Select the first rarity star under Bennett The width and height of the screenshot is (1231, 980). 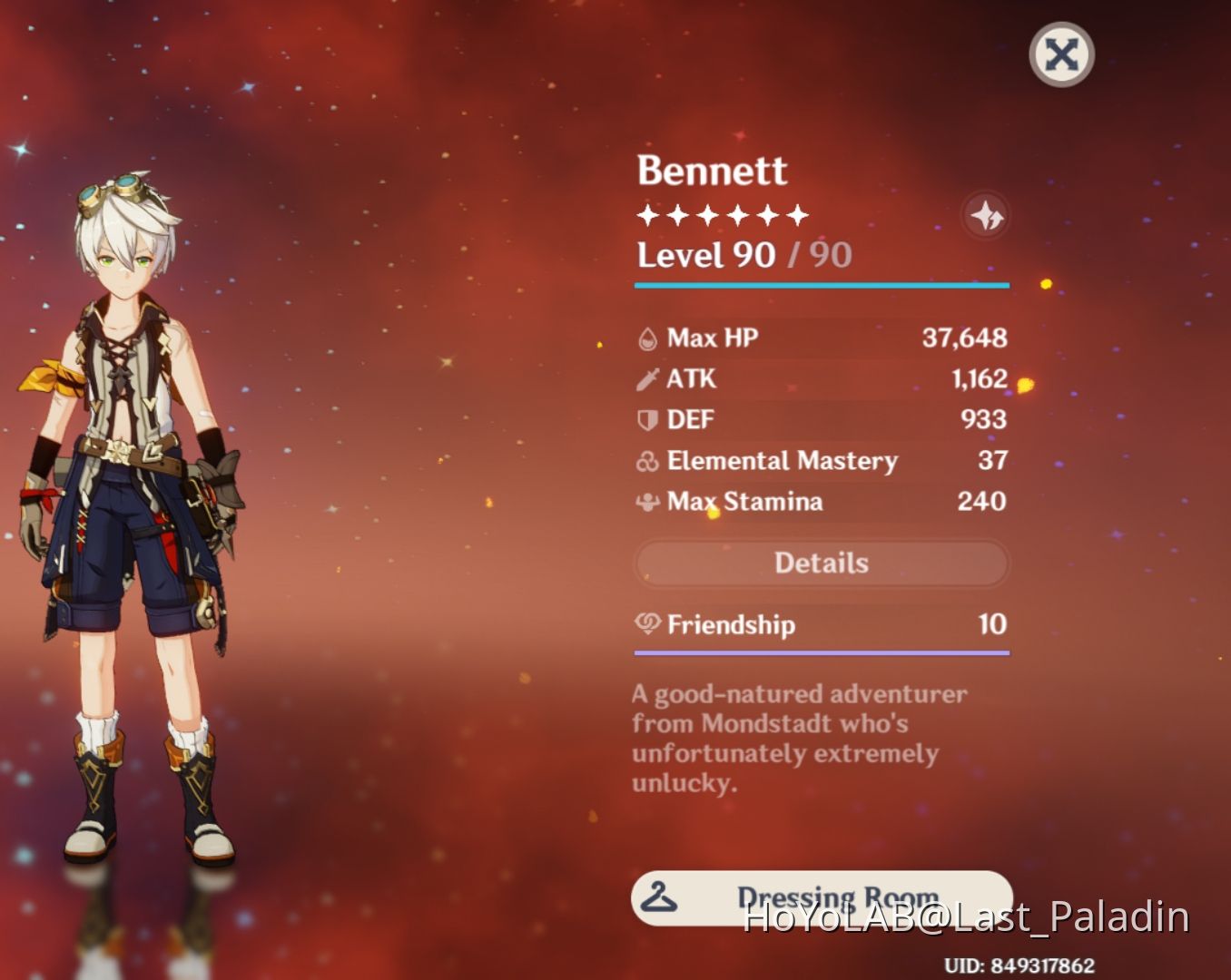648,214
